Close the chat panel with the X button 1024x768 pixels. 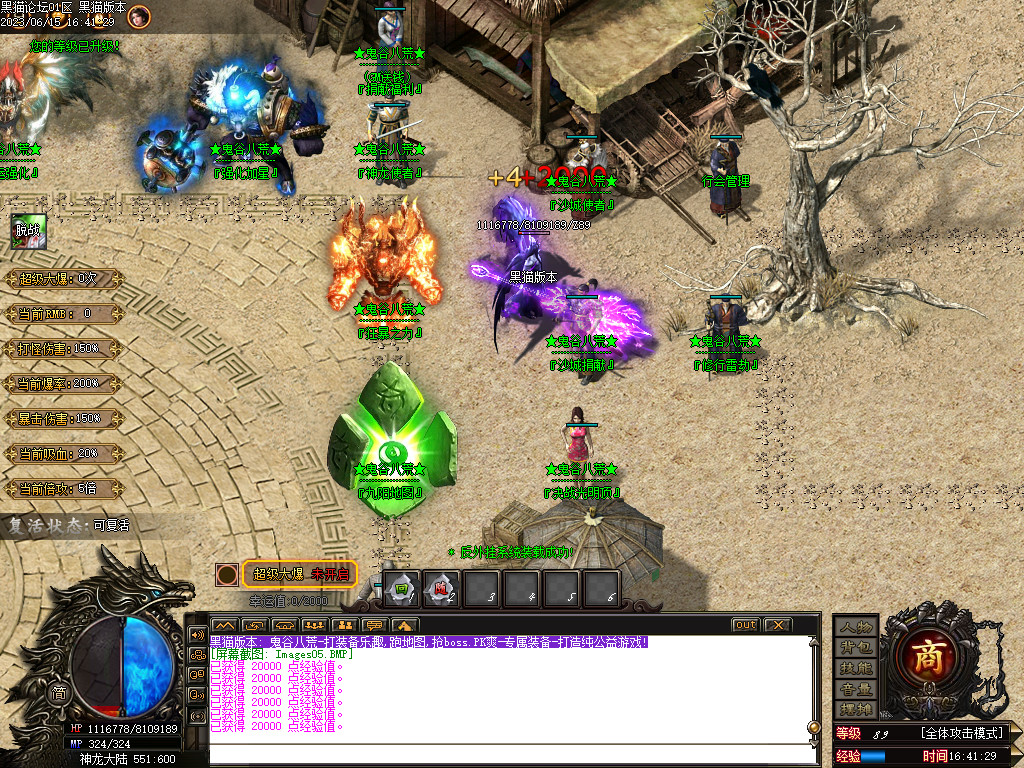point(777,625)
